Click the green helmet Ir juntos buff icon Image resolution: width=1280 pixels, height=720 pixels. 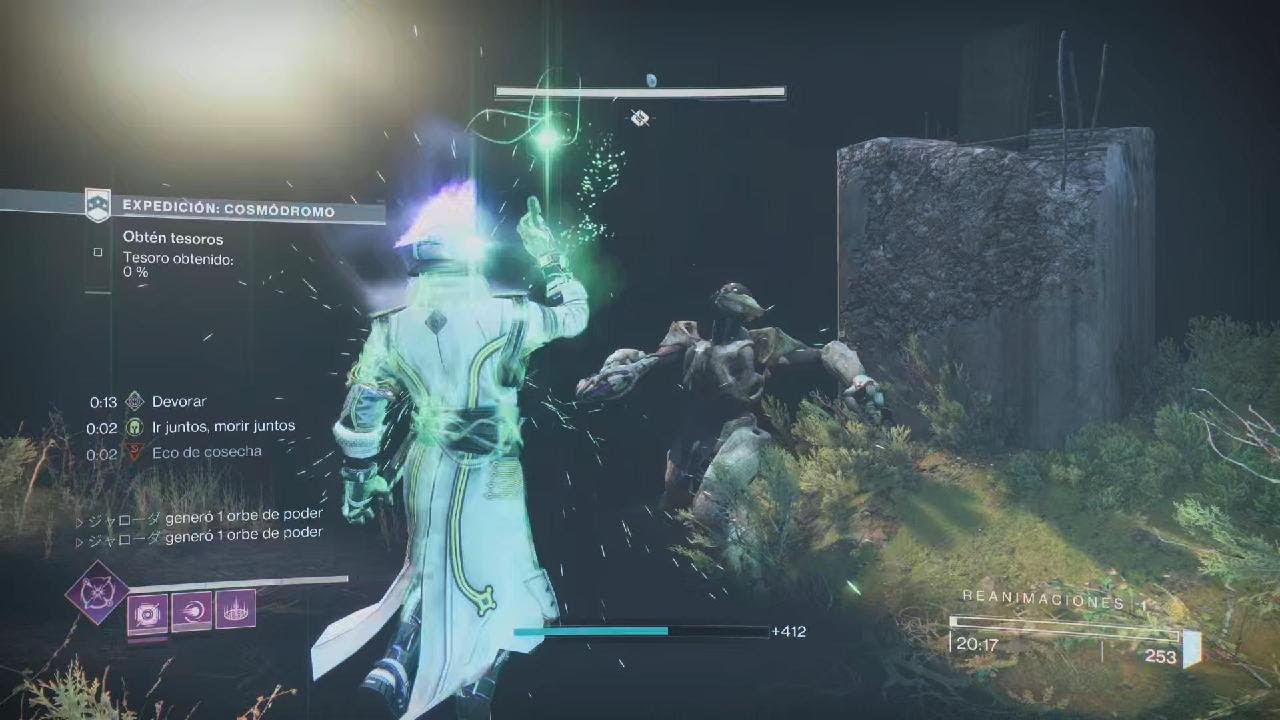click(135, 427)
